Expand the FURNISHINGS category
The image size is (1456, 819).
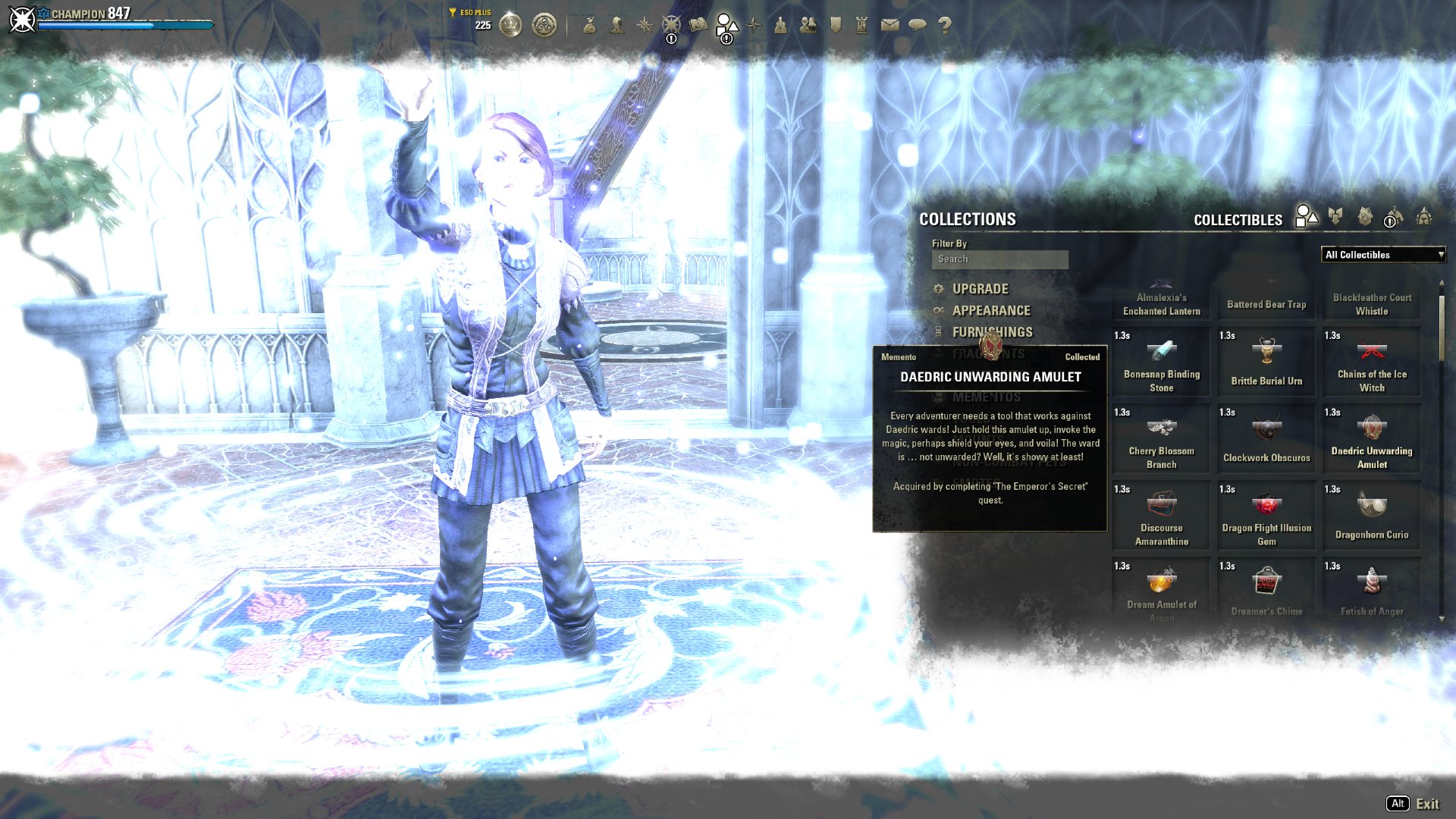[x=992, y=332]
